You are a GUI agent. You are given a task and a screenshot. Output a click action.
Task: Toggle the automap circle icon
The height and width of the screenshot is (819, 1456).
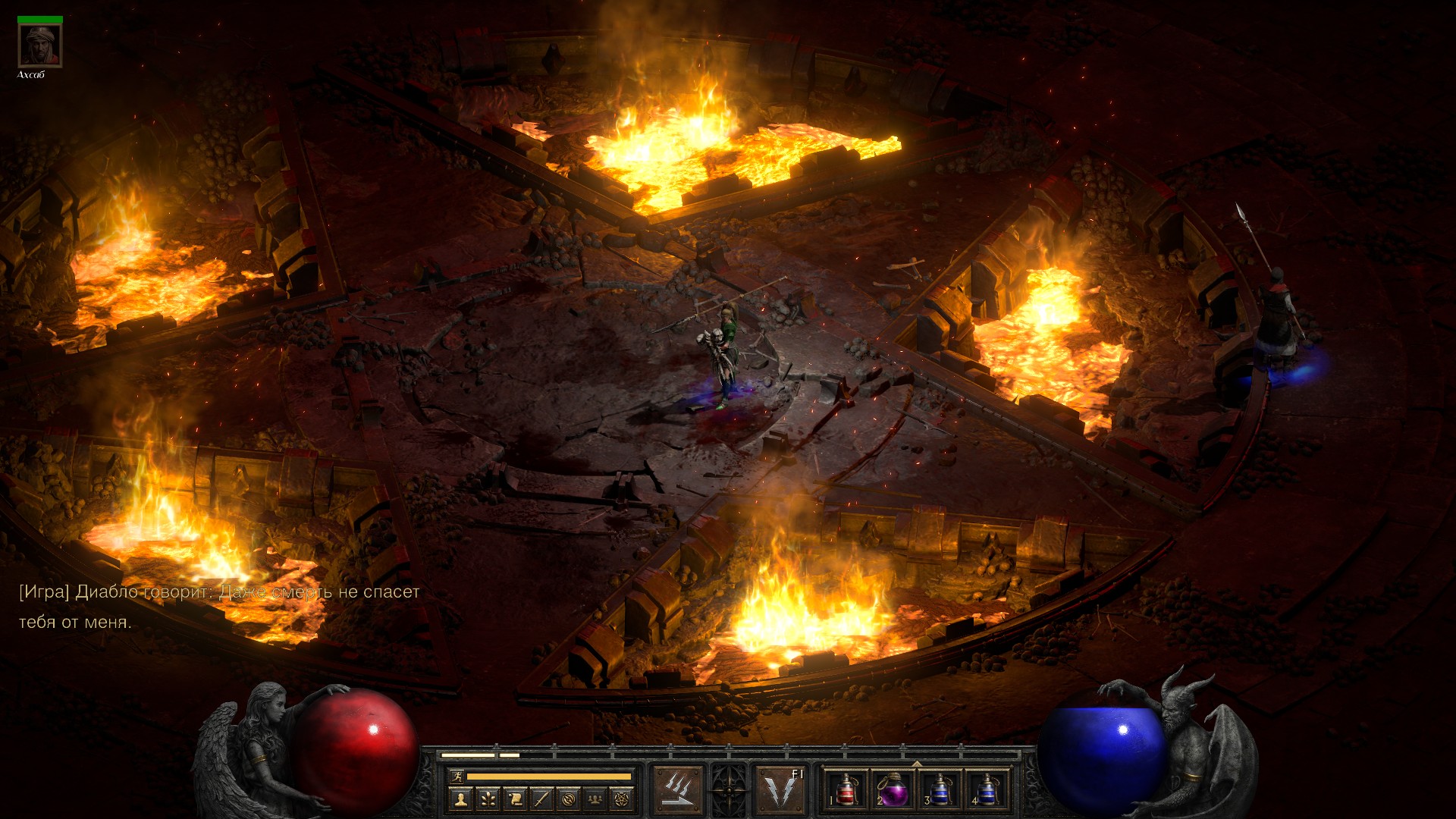pyautogui.click(x=569, y=799)
